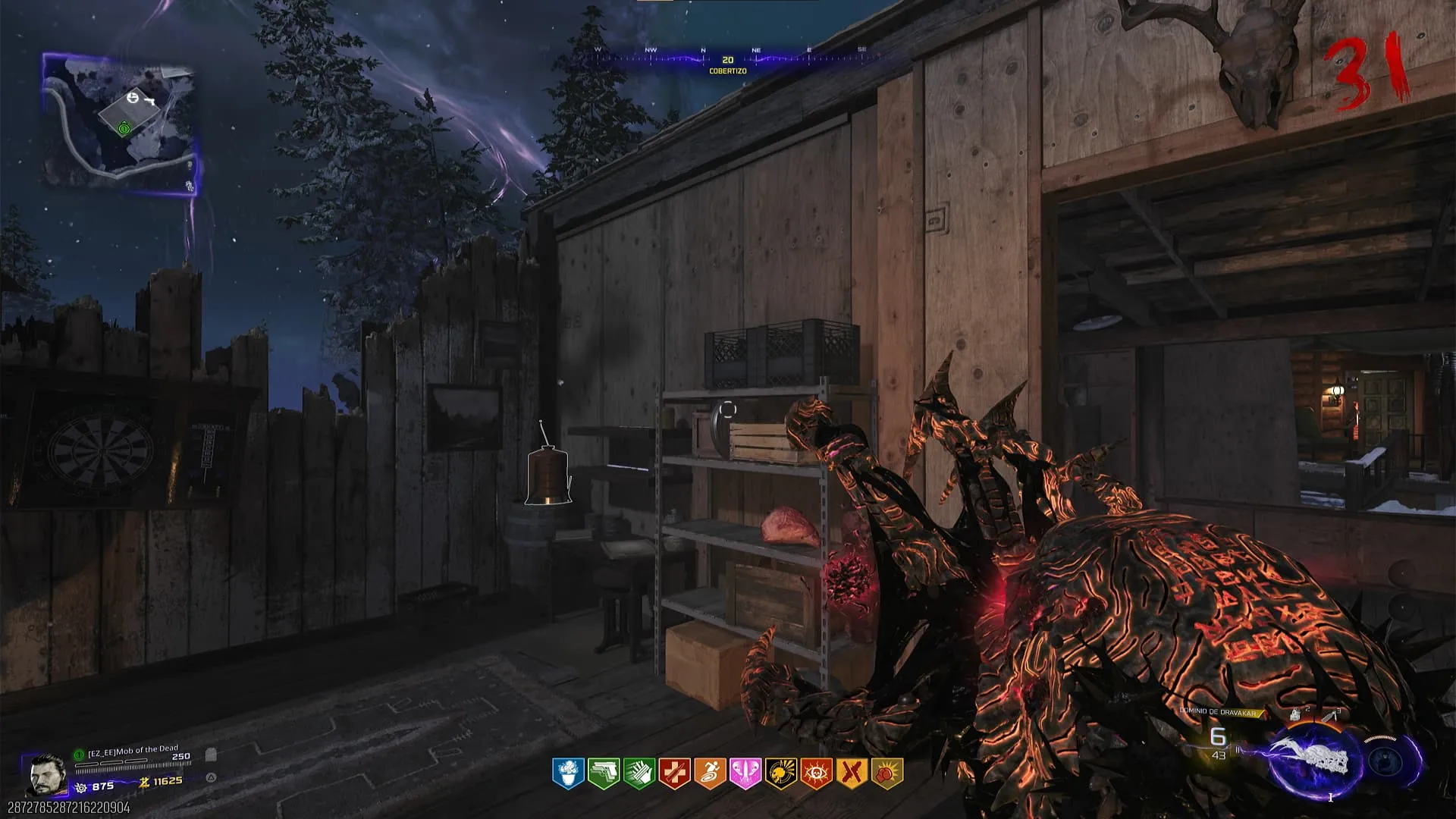The height and width of the screenshot is (819, 1456).
Task: Click the compass bar showing Cobertizo
Action: tap(728, 60)
